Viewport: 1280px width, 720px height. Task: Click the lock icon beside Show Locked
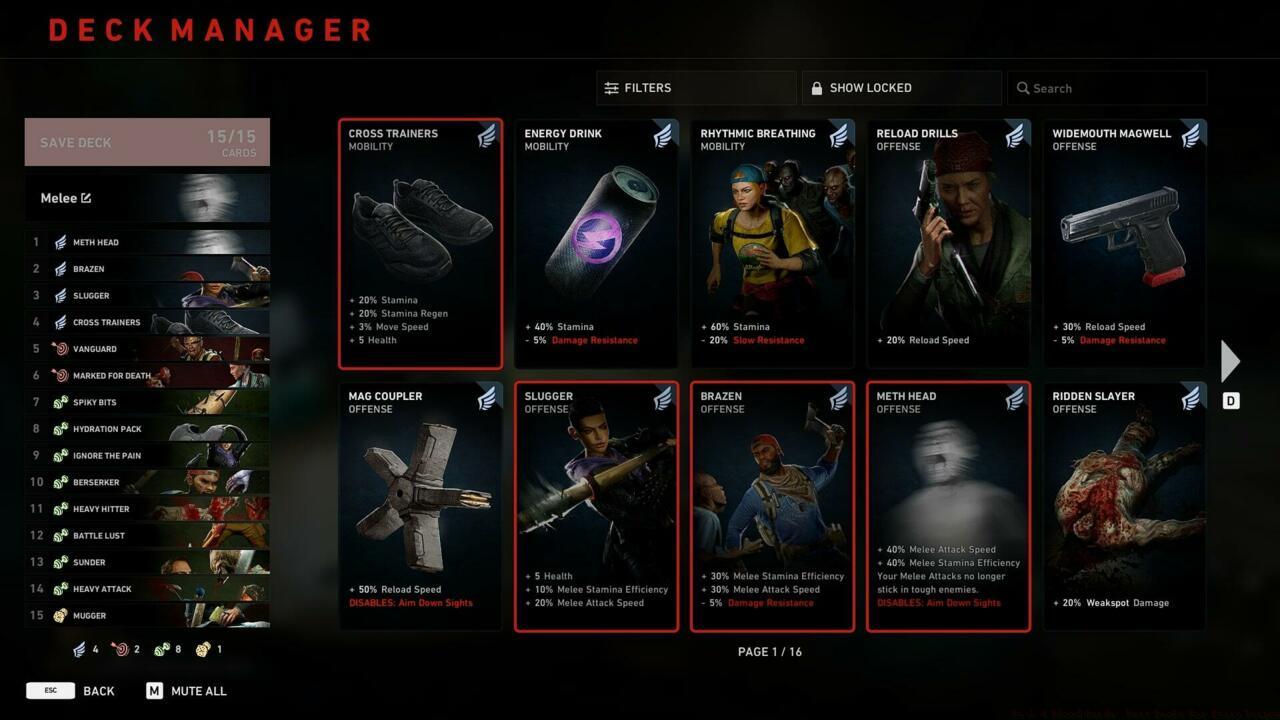click(x=815, y=87)
